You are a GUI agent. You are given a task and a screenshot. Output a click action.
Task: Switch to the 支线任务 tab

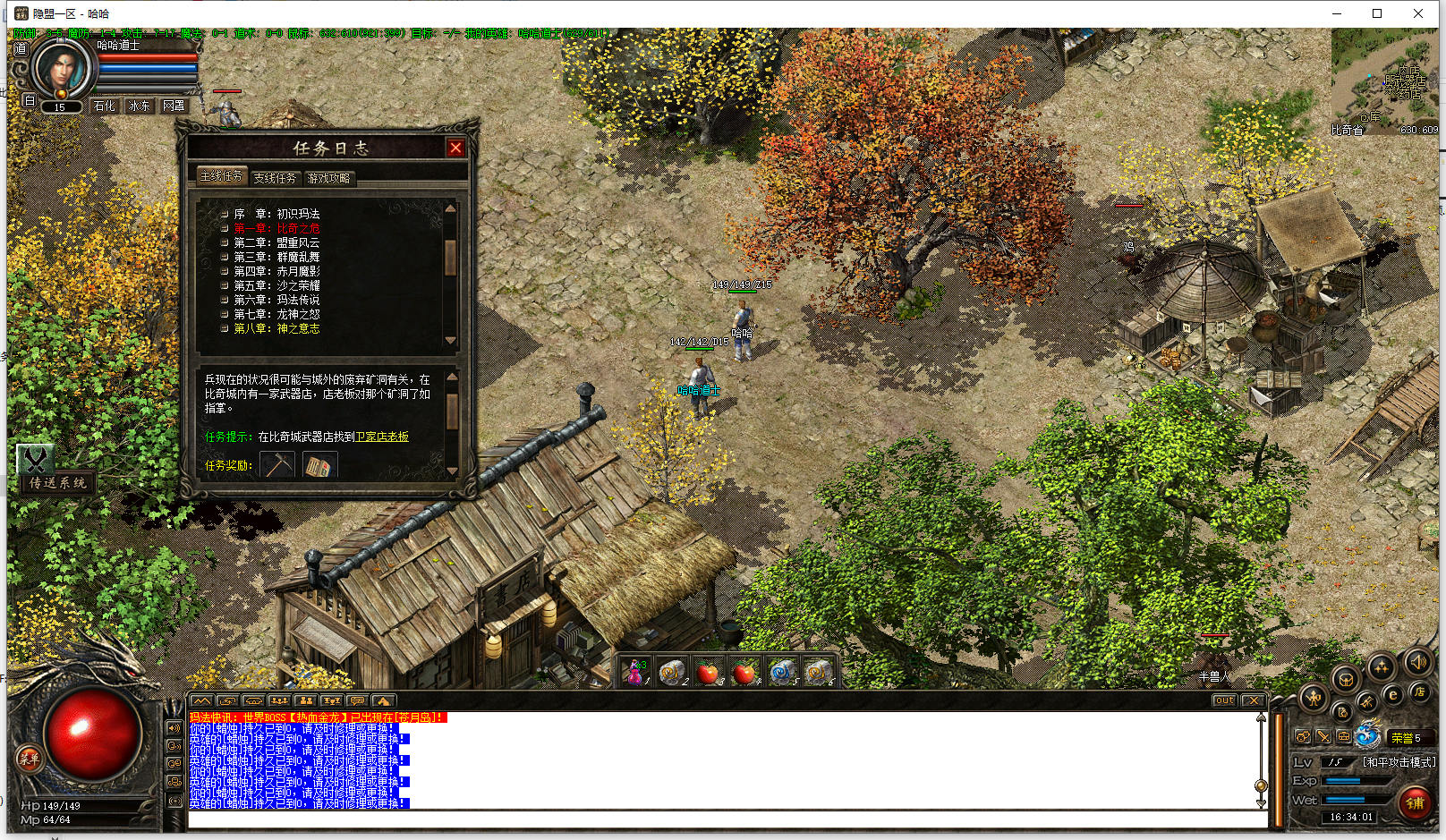[x=275, y=178]
